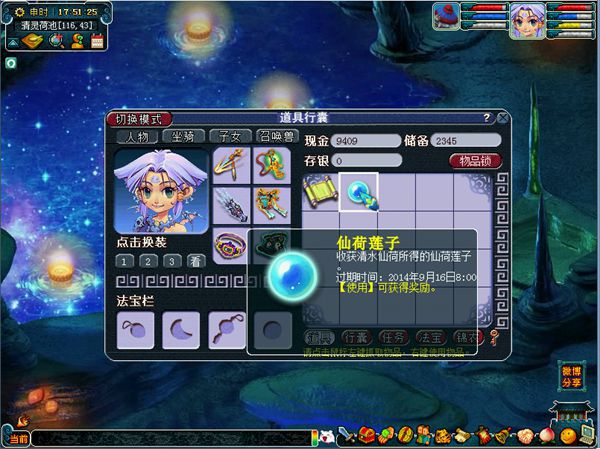Click the 看 view outfit button
Viewport: 600px width, 449px height.
click(196, 261)
